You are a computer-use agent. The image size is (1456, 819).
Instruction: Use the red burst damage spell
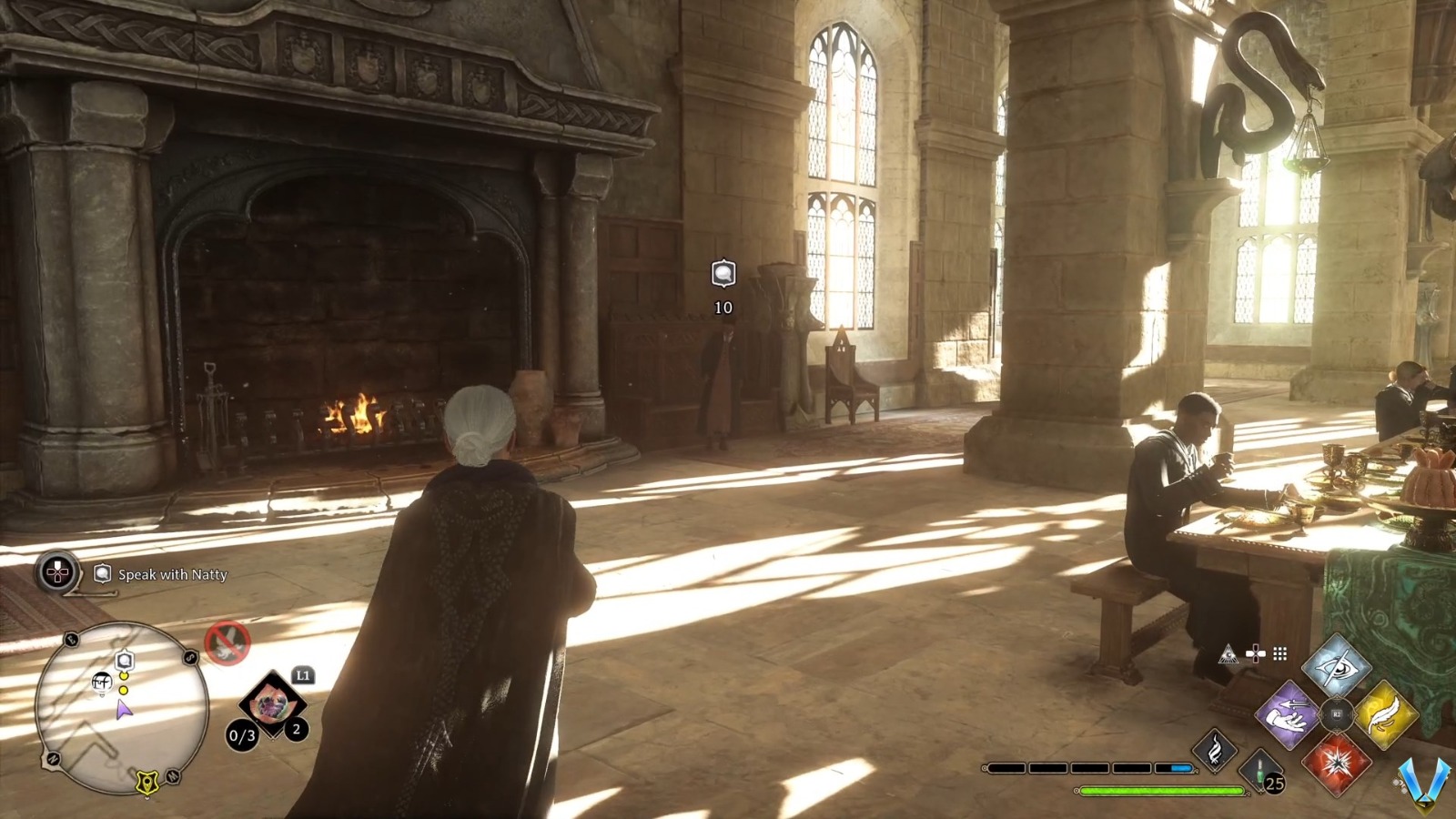tap(1336, 763)
